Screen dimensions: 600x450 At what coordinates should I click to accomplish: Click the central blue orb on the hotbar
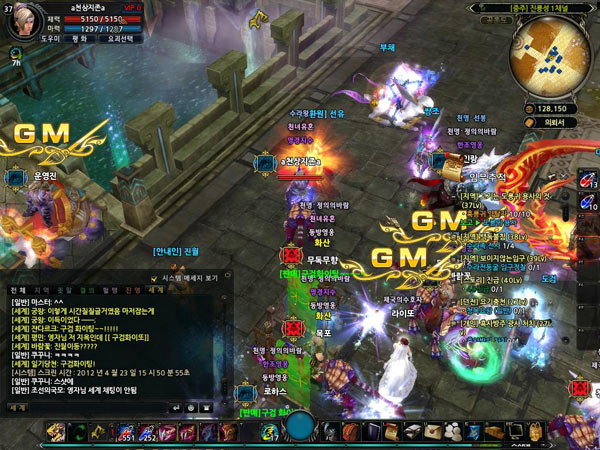coord(300,428)
